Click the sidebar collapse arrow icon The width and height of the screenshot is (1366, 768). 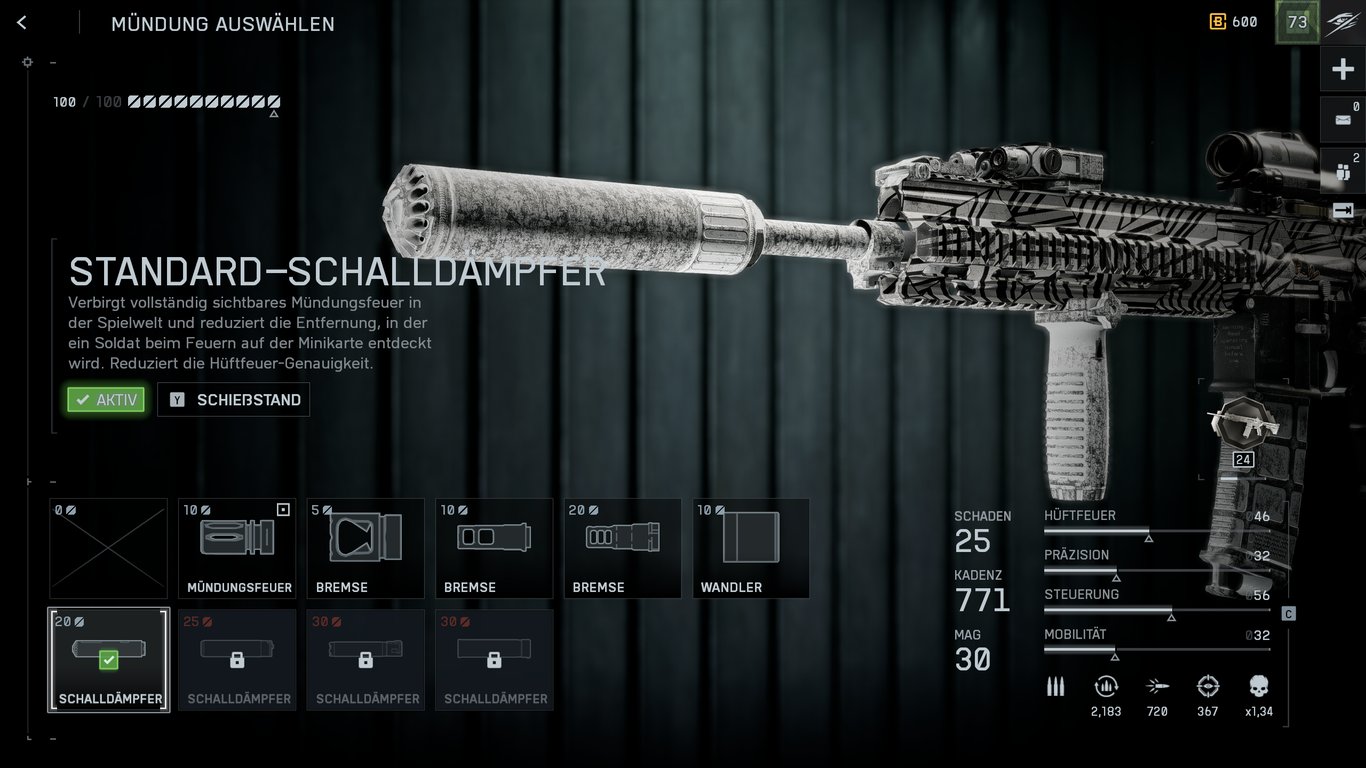click(1344, 210)
